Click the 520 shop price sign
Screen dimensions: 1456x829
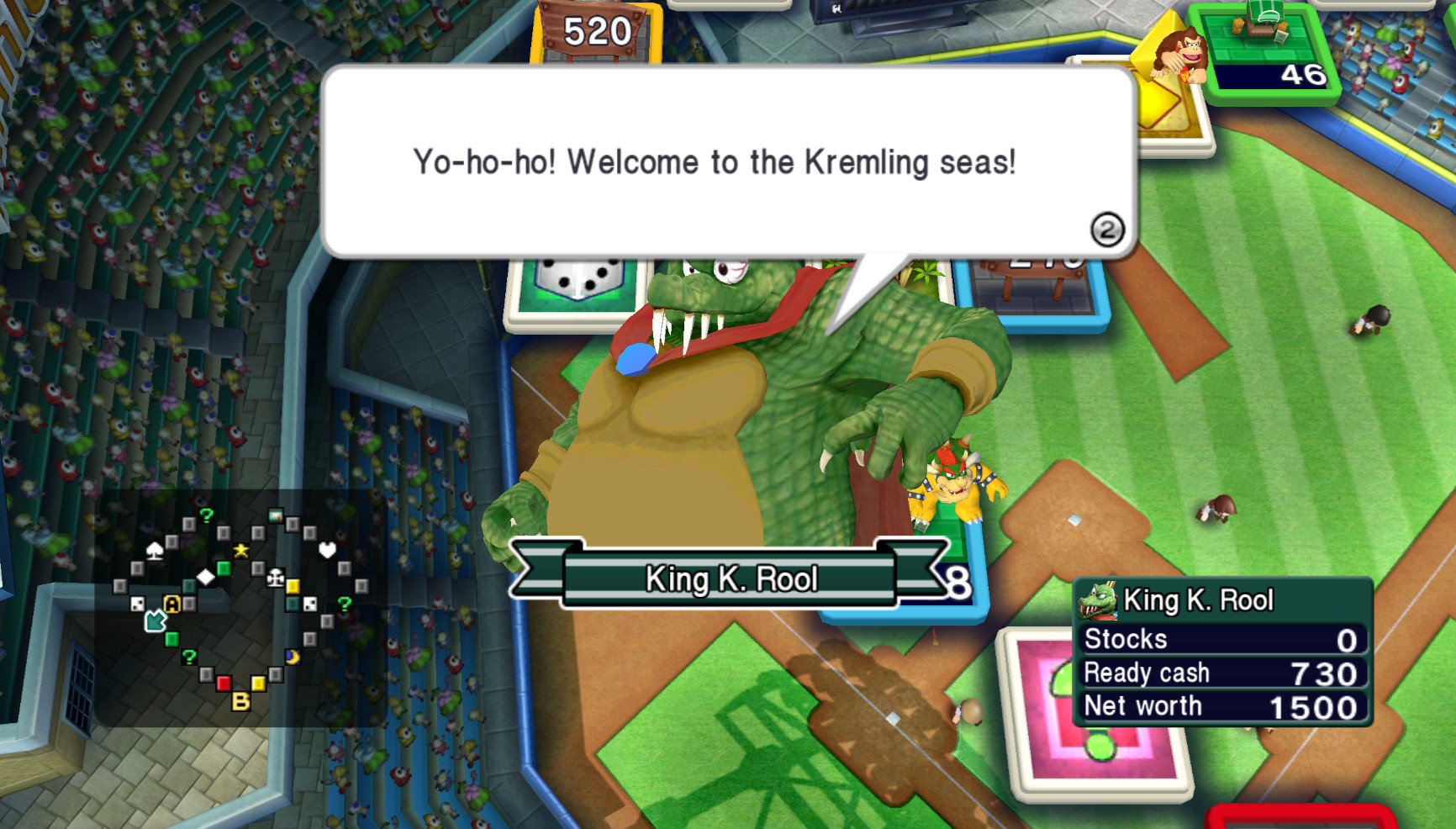pos(593,31)
